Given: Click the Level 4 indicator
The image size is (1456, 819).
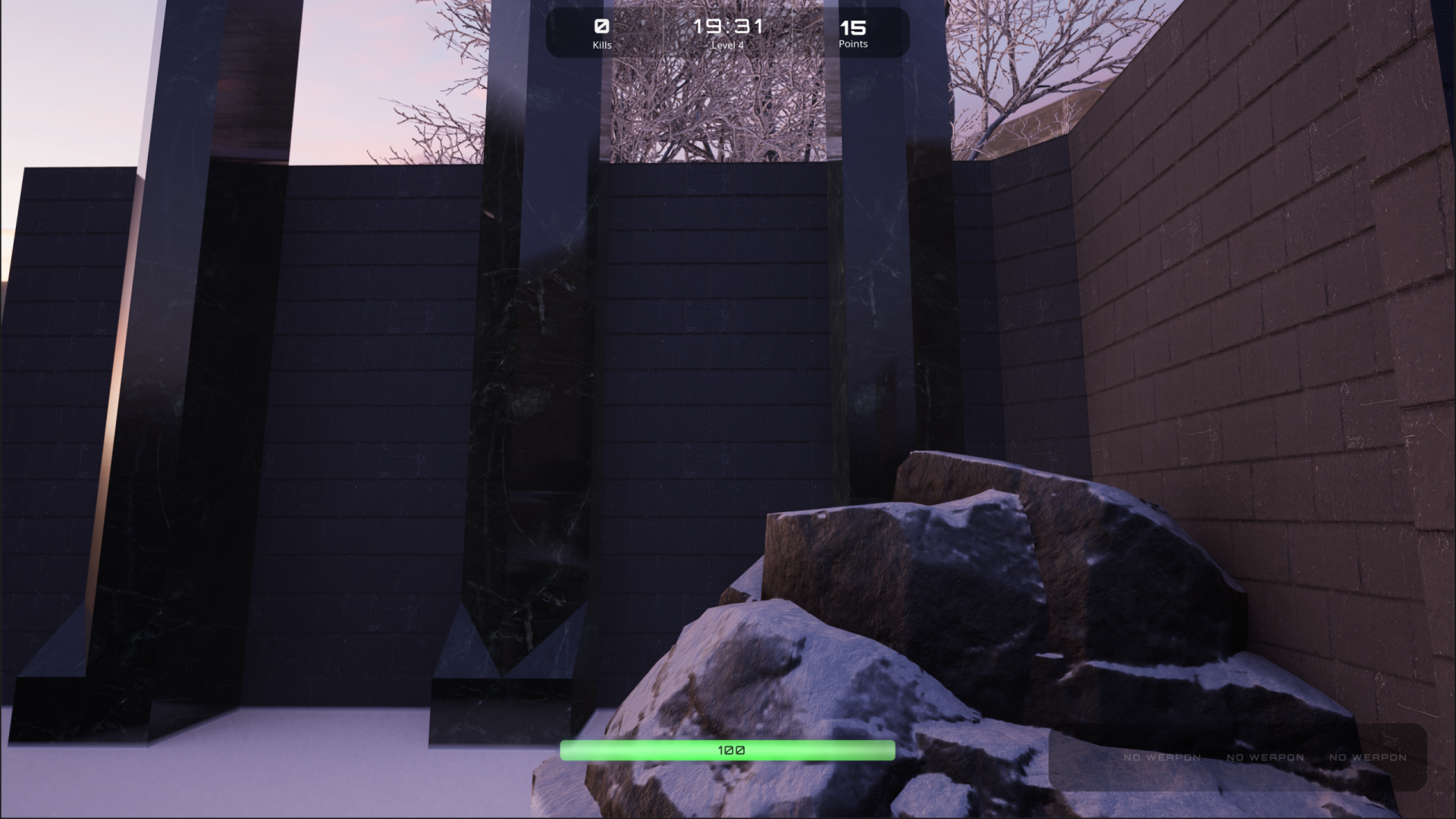Looking at the screenshot, I should pos(727,45).
